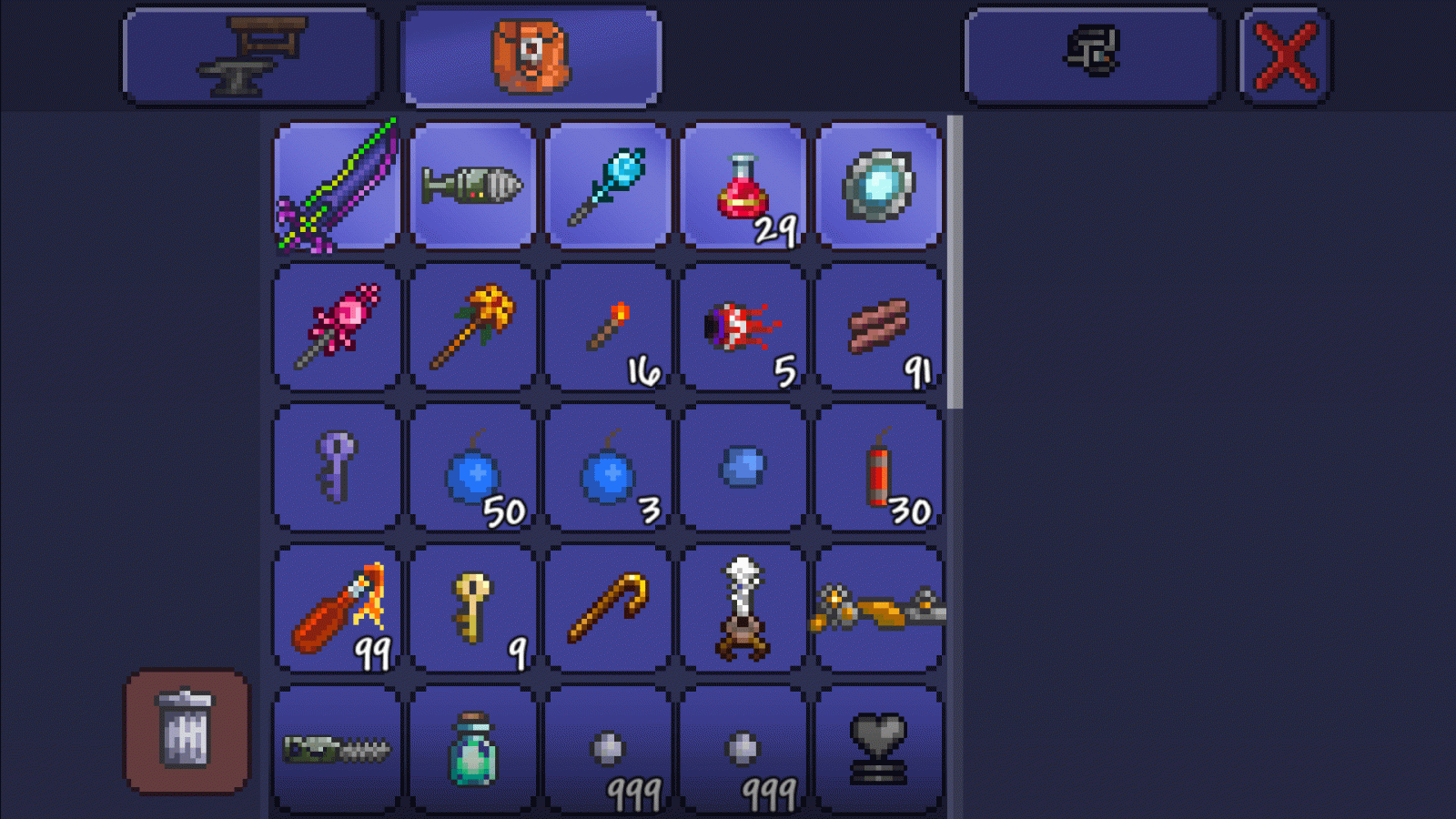Select the blue gem staff

606,182
